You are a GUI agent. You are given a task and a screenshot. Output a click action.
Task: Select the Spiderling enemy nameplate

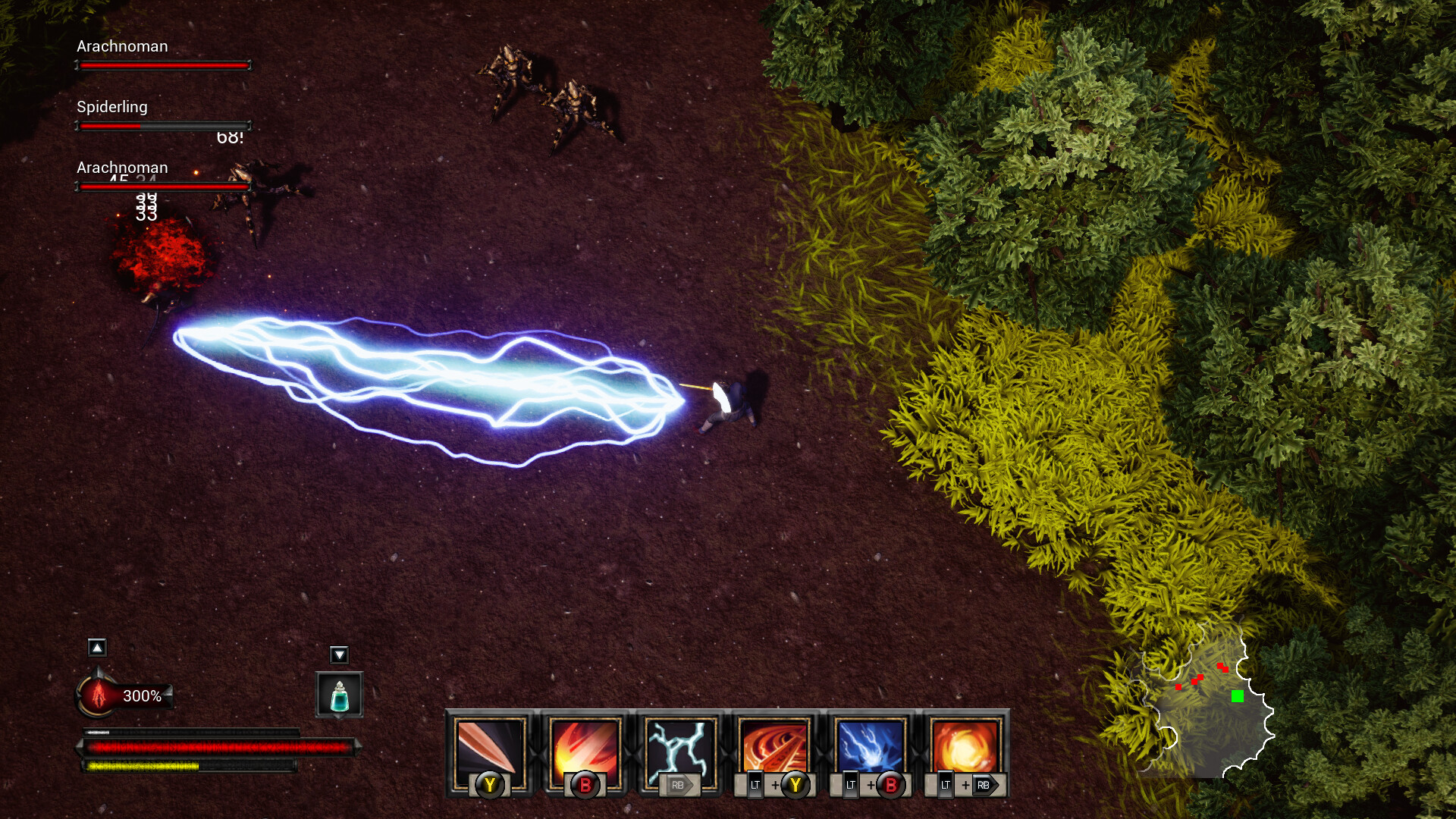111,107
